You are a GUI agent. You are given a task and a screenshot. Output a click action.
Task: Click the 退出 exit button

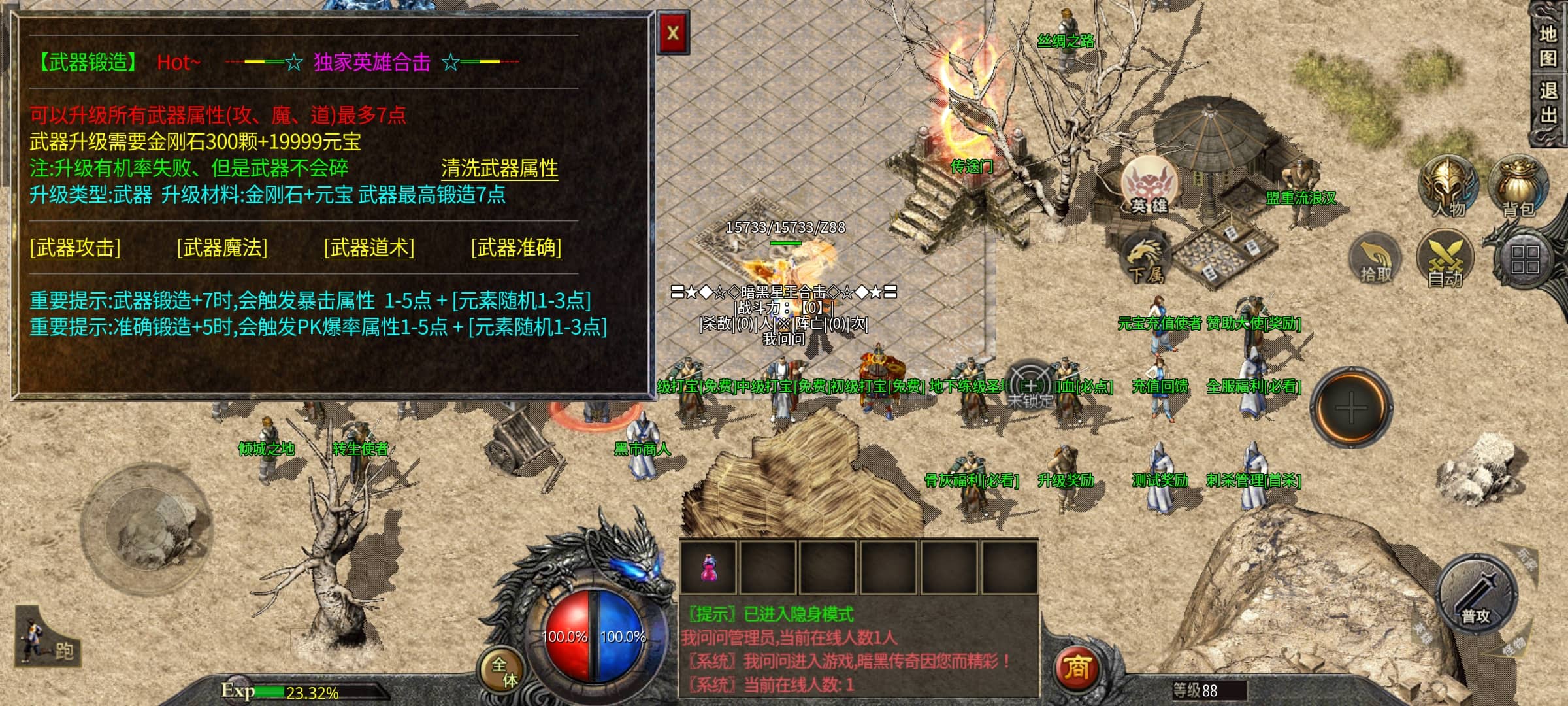pos(1548,103)
